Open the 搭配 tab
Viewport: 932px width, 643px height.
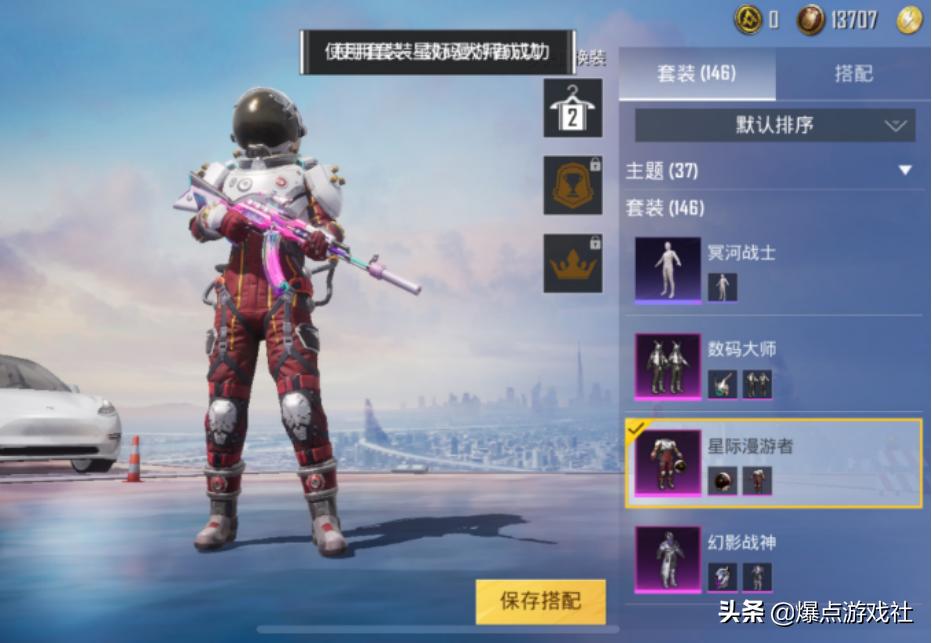pos(853,74)
